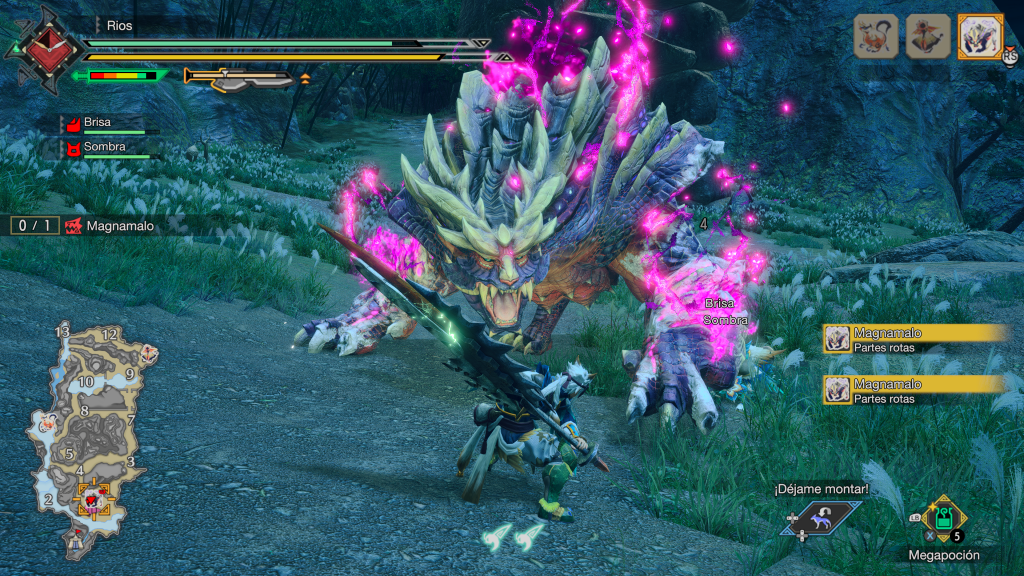Select party buddy Brisa in the list

(98, 123)
